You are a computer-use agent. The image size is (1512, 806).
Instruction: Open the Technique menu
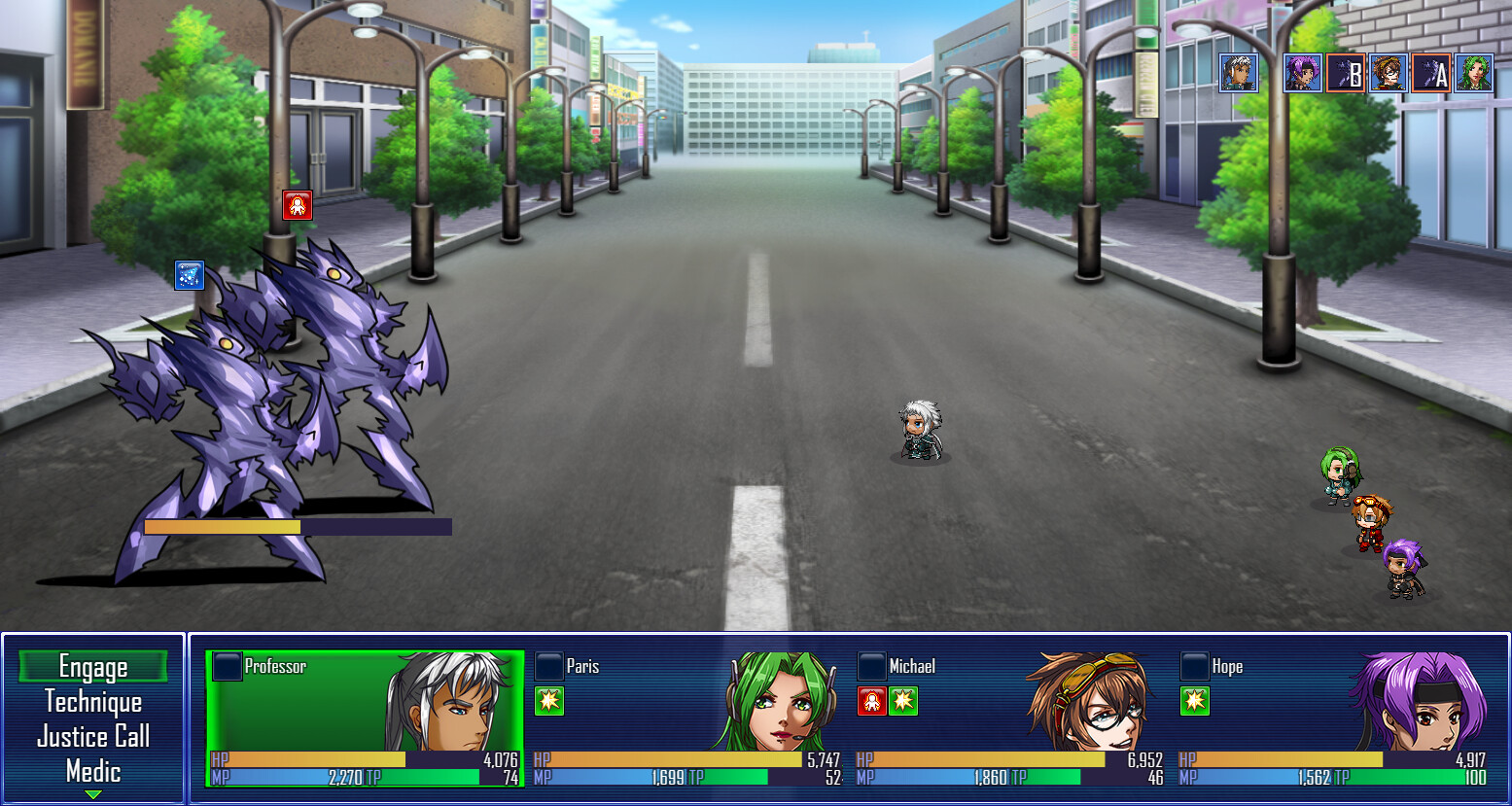tap(93, 702)
